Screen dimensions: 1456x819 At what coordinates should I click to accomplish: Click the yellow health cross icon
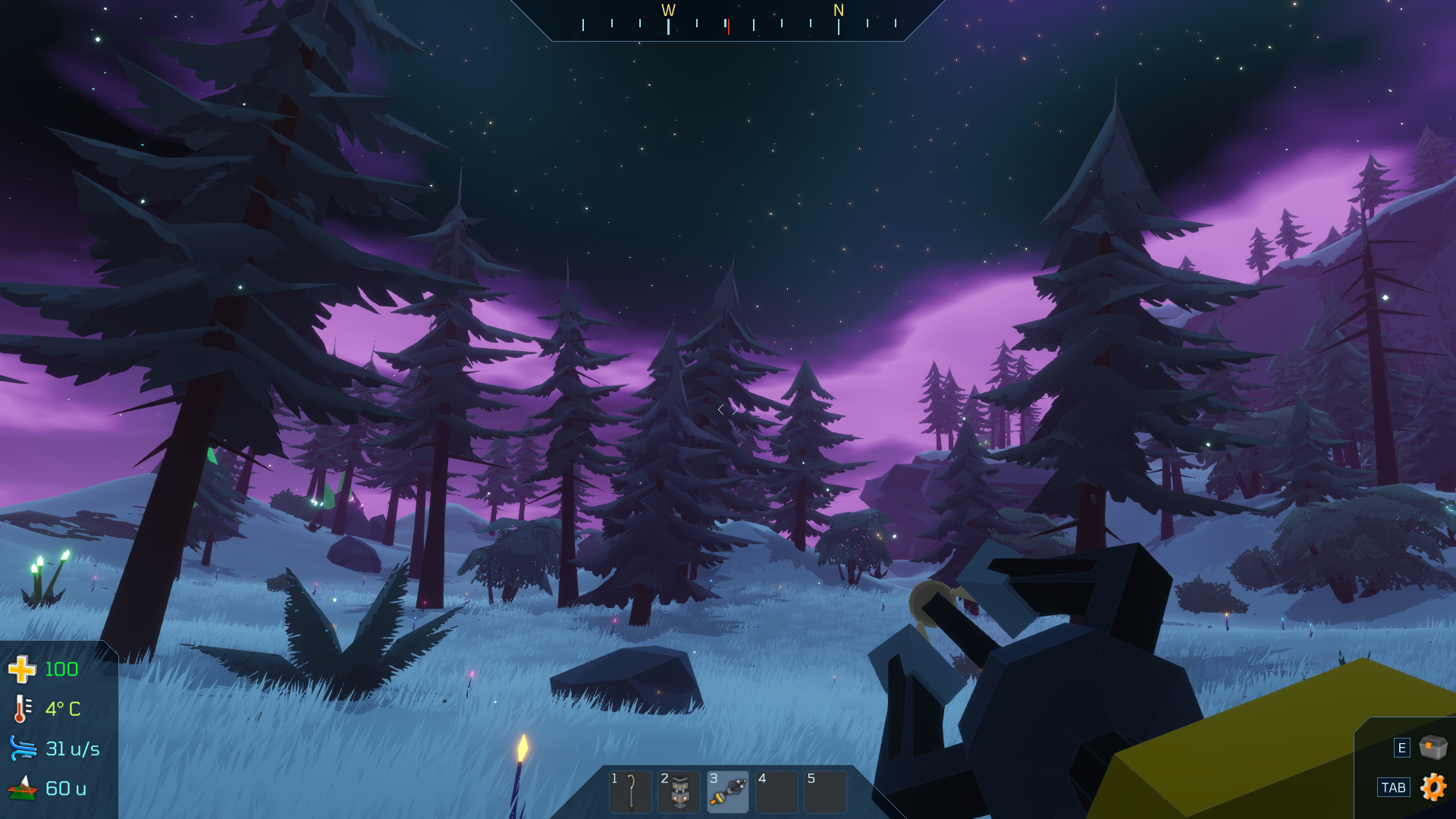click(x=22, y=669)
